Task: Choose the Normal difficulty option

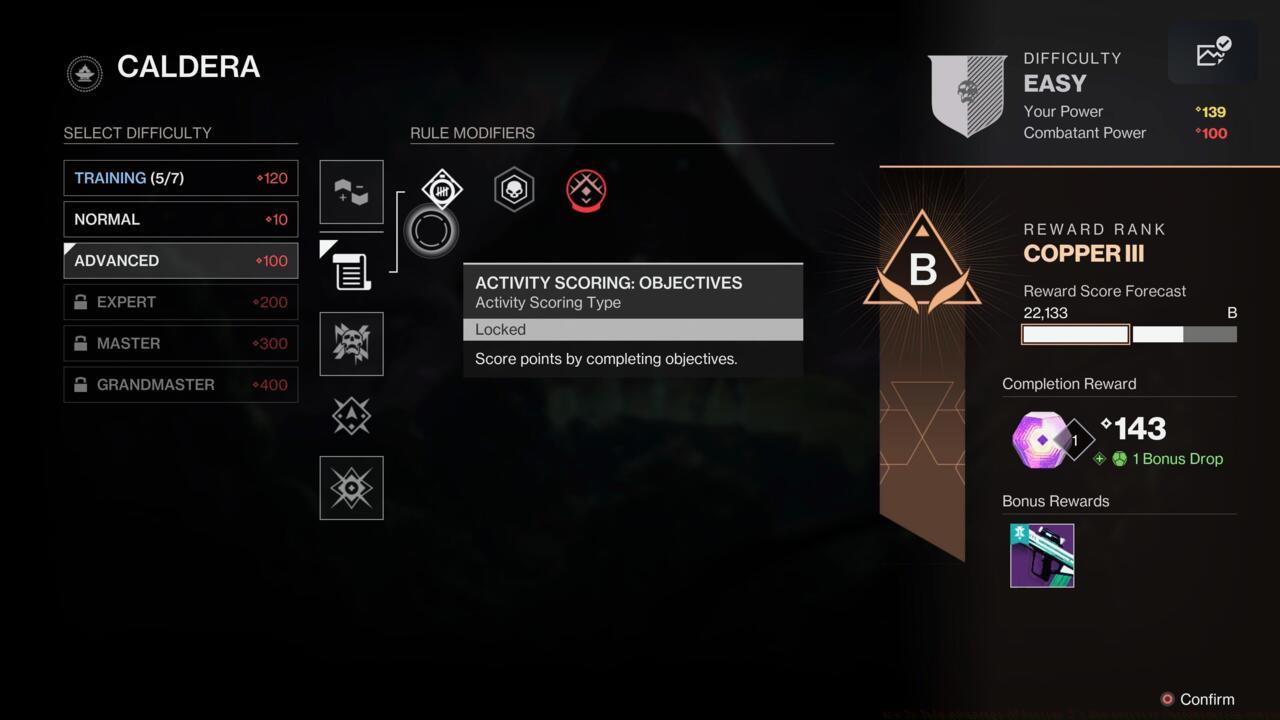Action: [180, 219]
